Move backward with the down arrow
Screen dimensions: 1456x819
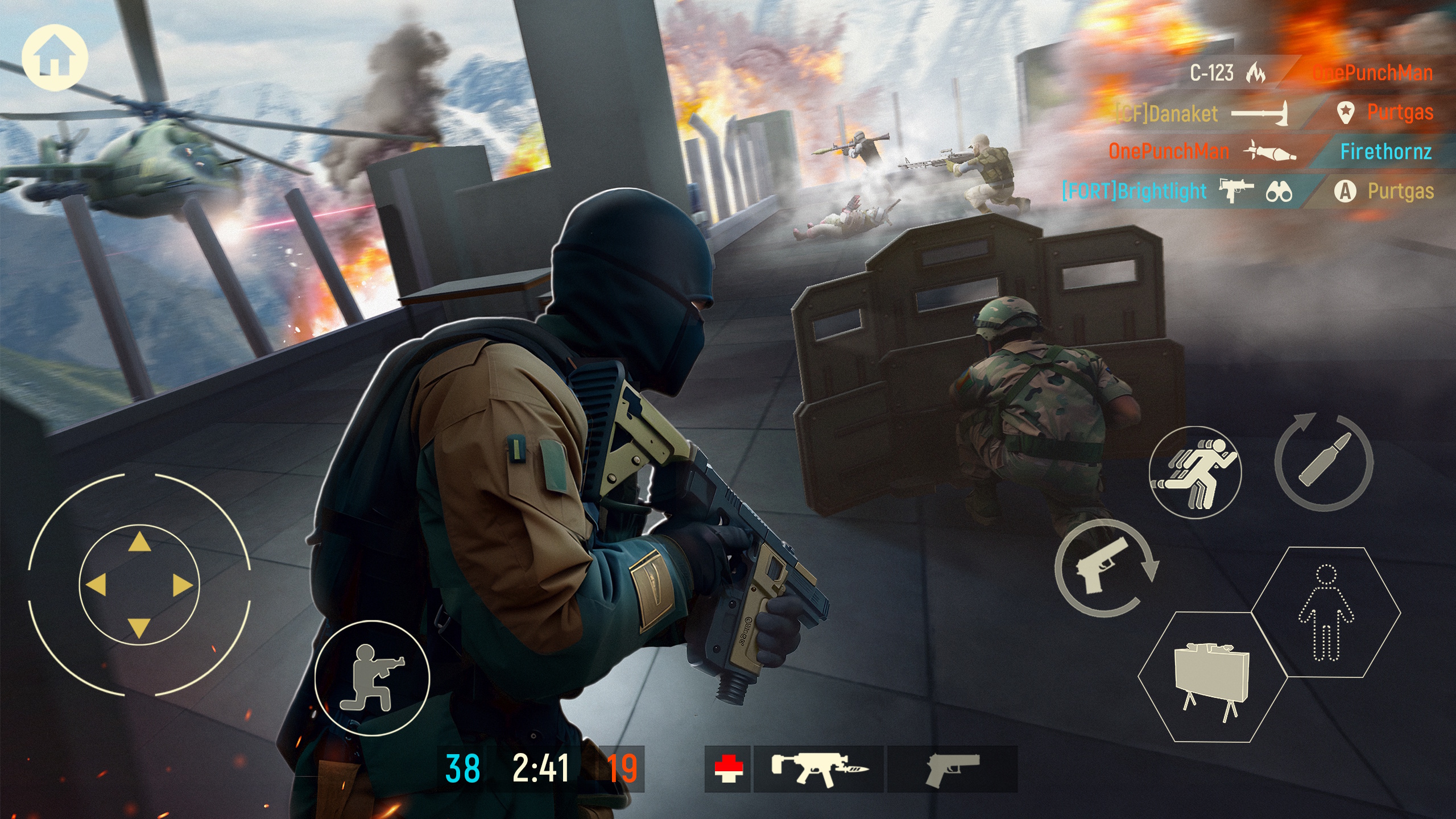click(139, 628)
